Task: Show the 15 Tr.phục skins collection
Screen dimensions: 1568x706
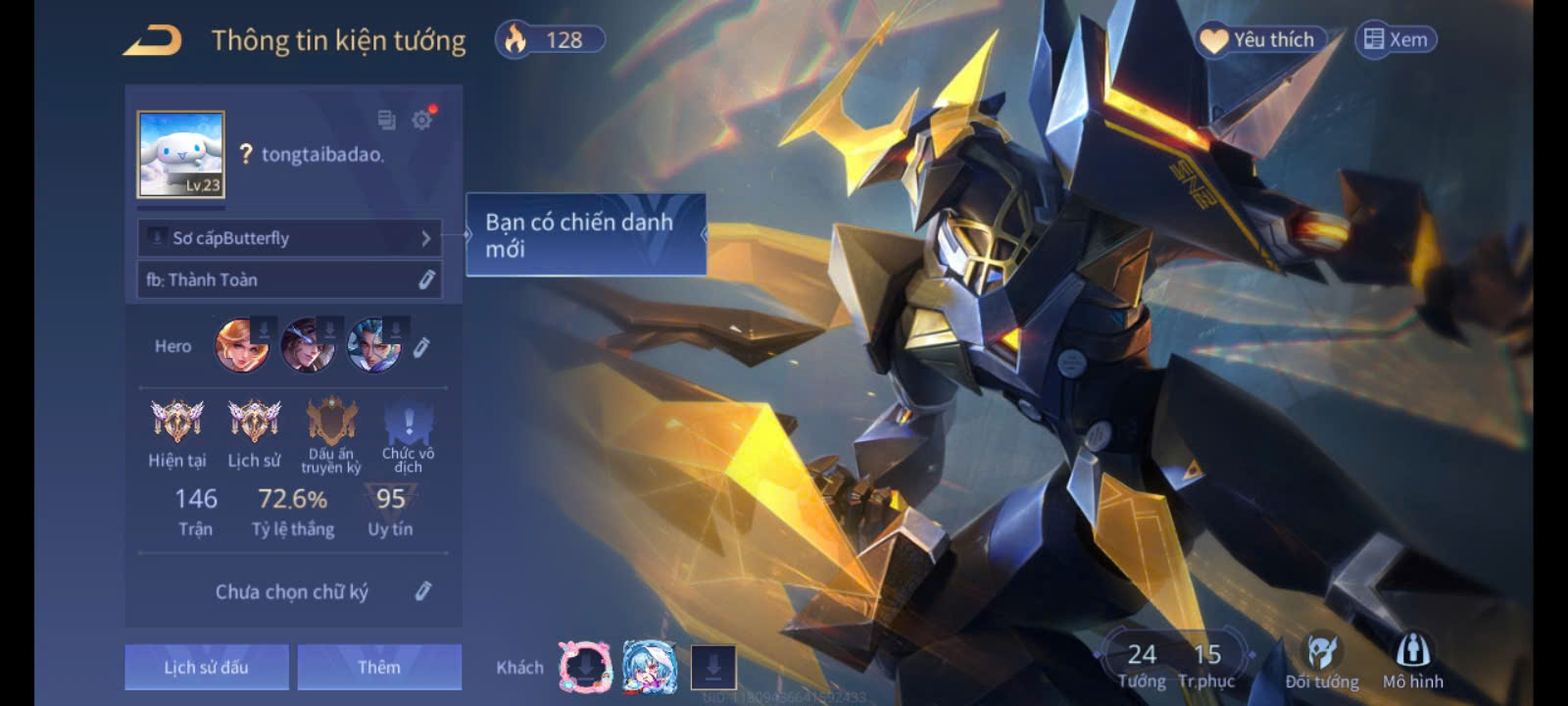Action: [x=1206, y=665]
